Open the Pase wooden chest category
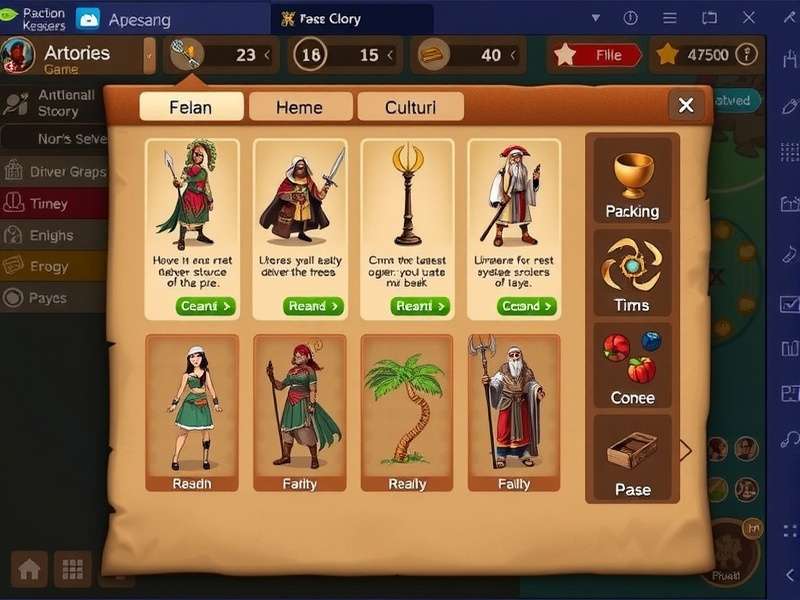Viewport: 800px width, 600px height. pyautogui.click(x=632, y=459)
